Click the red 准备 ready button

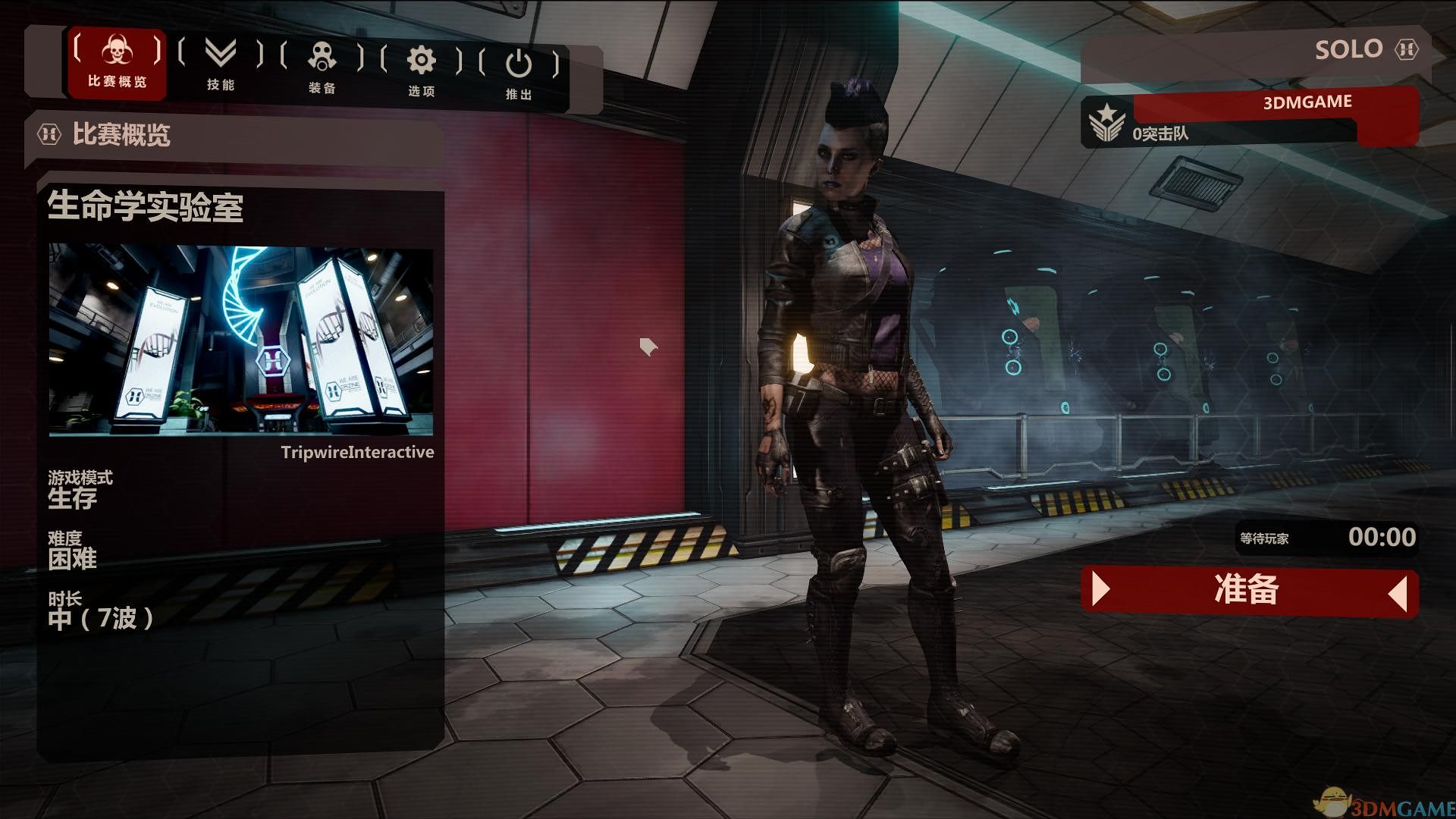click(x=1248, y=591)
